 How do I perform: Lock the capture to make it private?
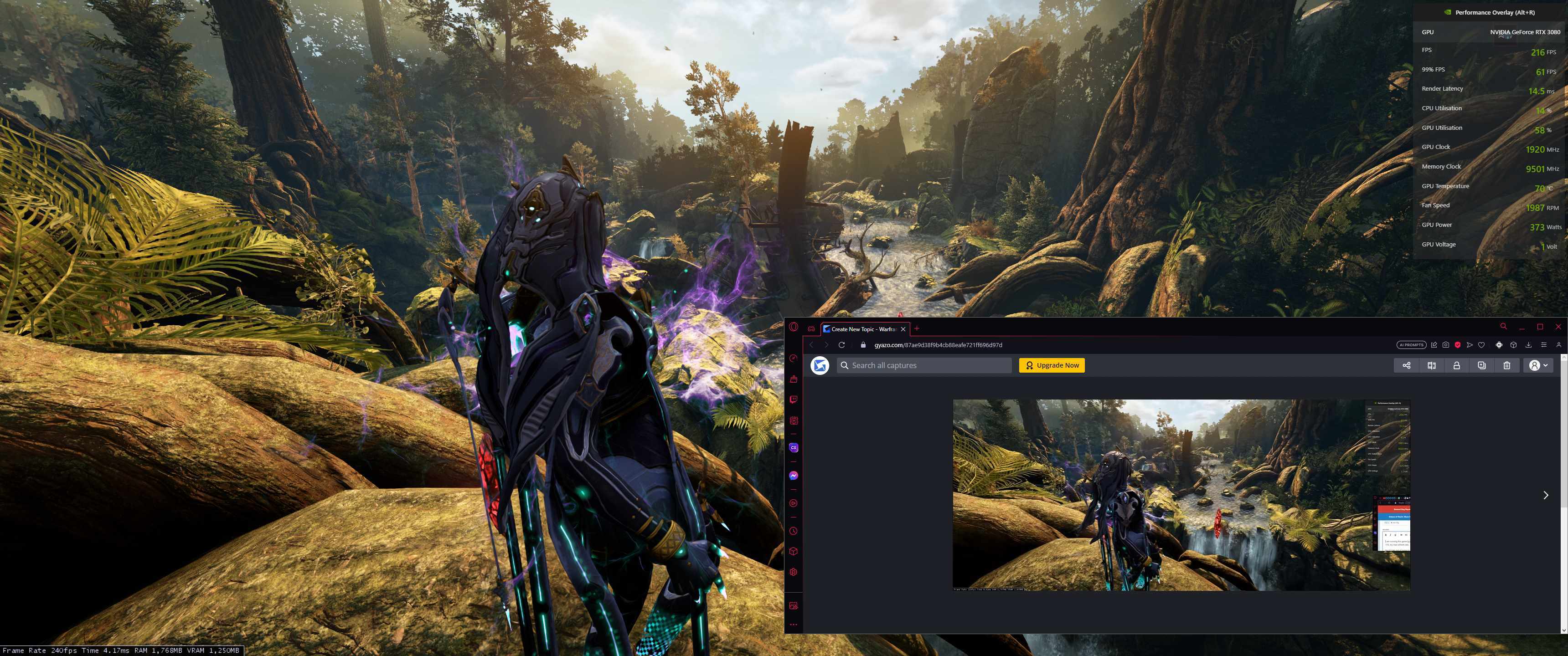(x=1456, y=365)
